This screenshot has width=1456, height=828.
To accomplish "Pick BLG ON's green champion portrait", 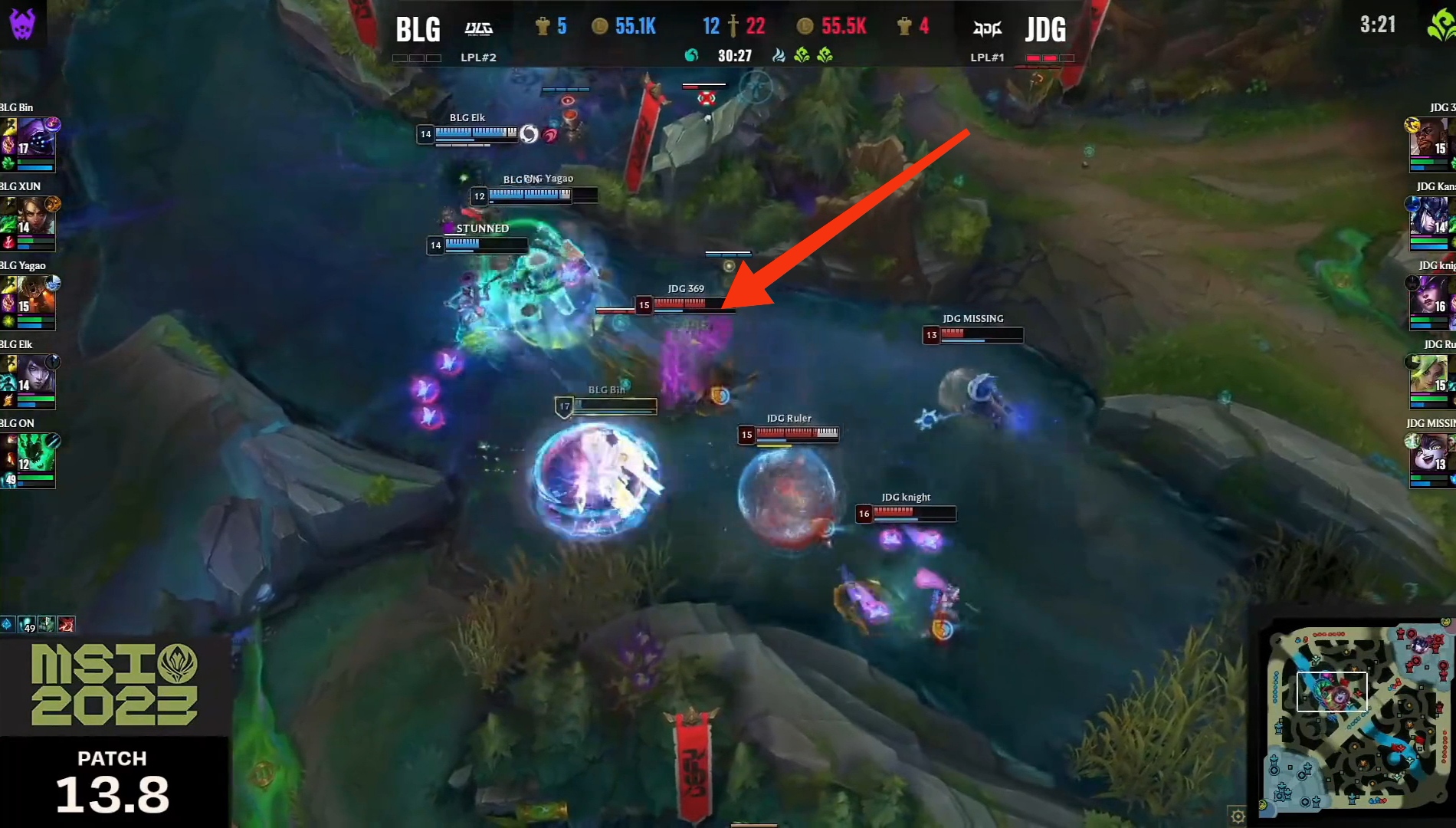I will [x=36, y=452].
